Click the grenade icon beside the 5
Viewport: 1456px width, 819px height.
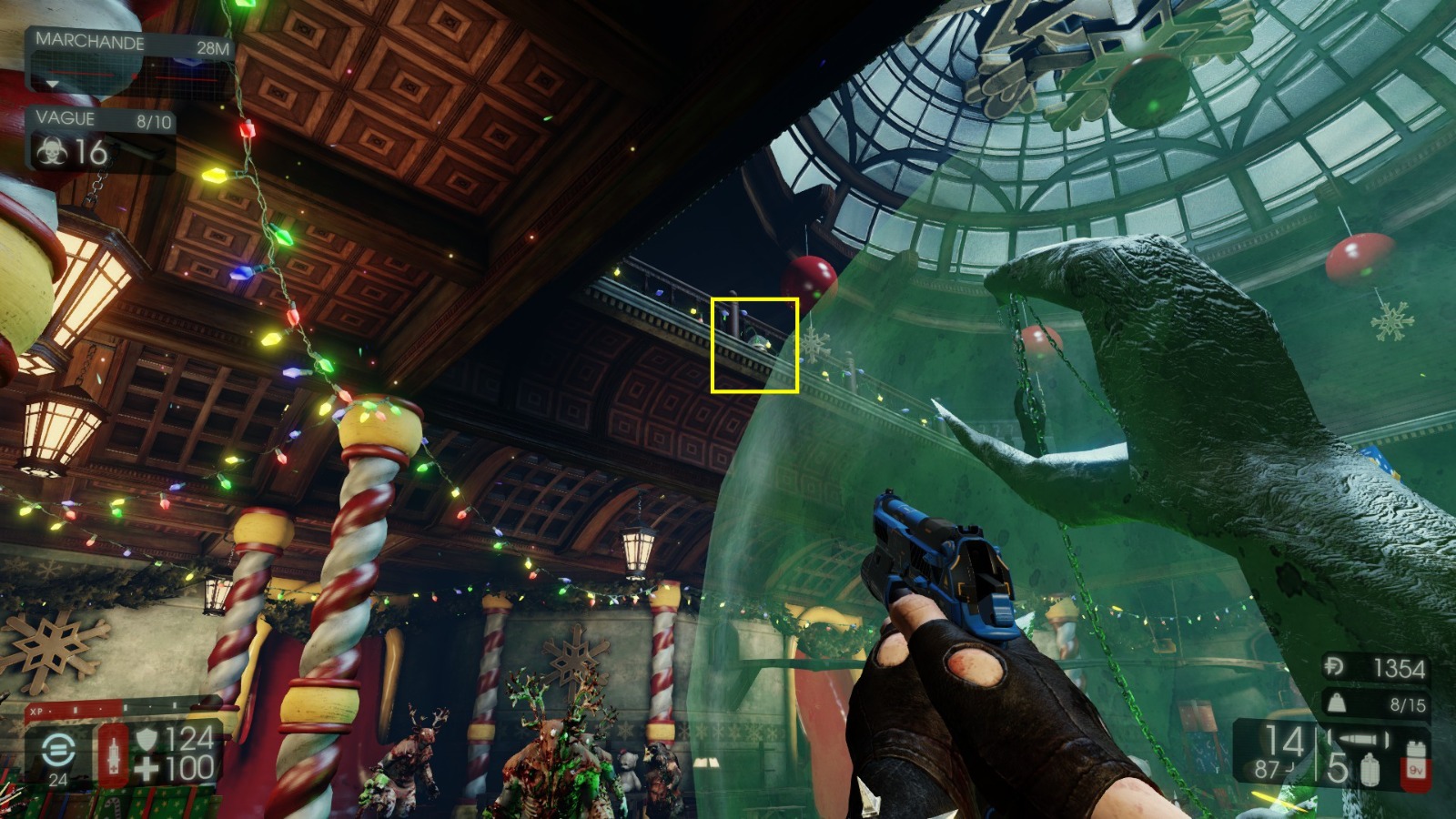[x=1370, y=769]
